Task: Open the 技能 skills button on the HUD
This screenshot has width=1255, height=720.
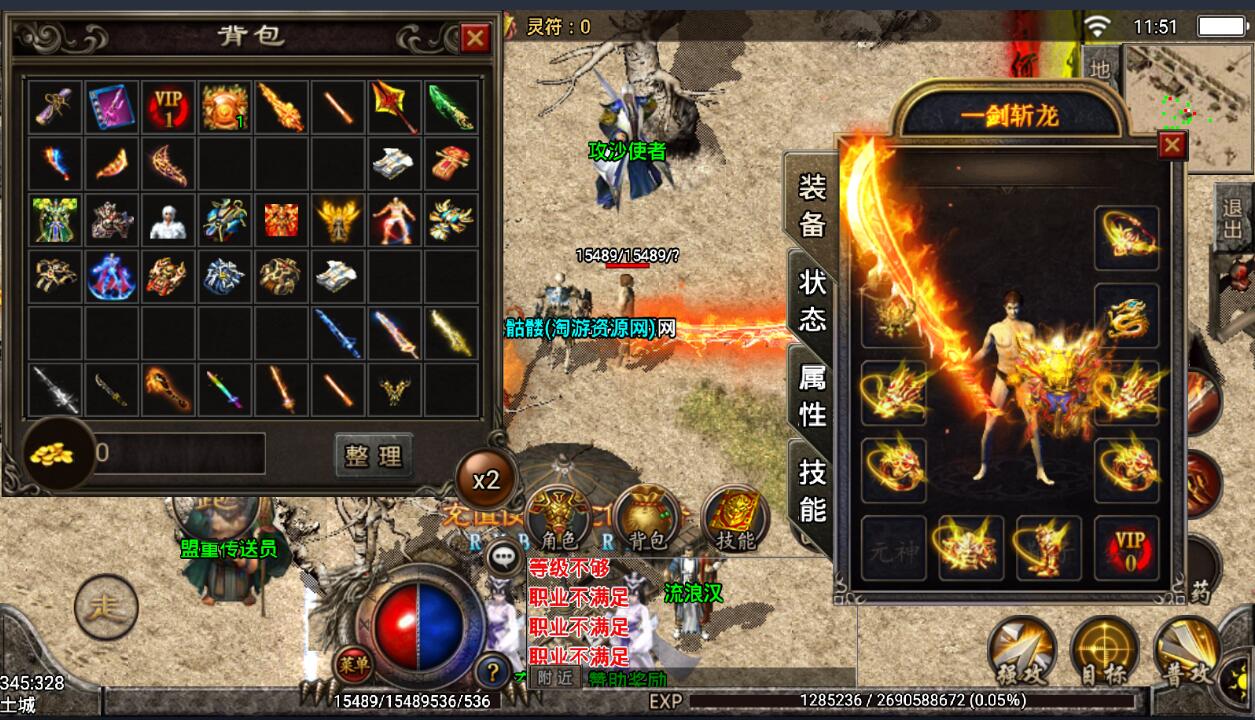Action: 736,518
